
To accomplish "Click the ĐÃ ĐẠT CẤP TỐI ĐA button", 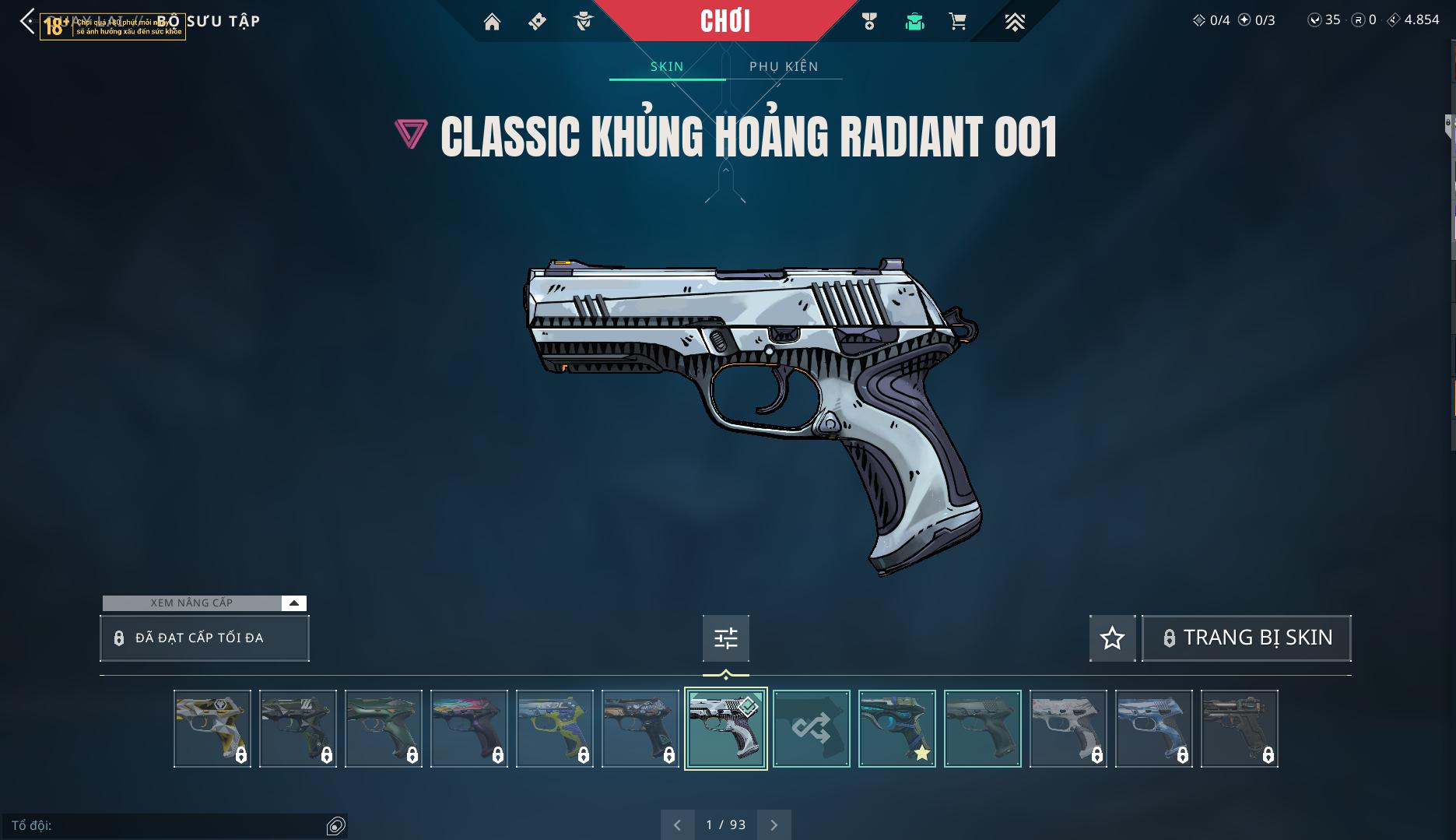I will coord(205,638).
